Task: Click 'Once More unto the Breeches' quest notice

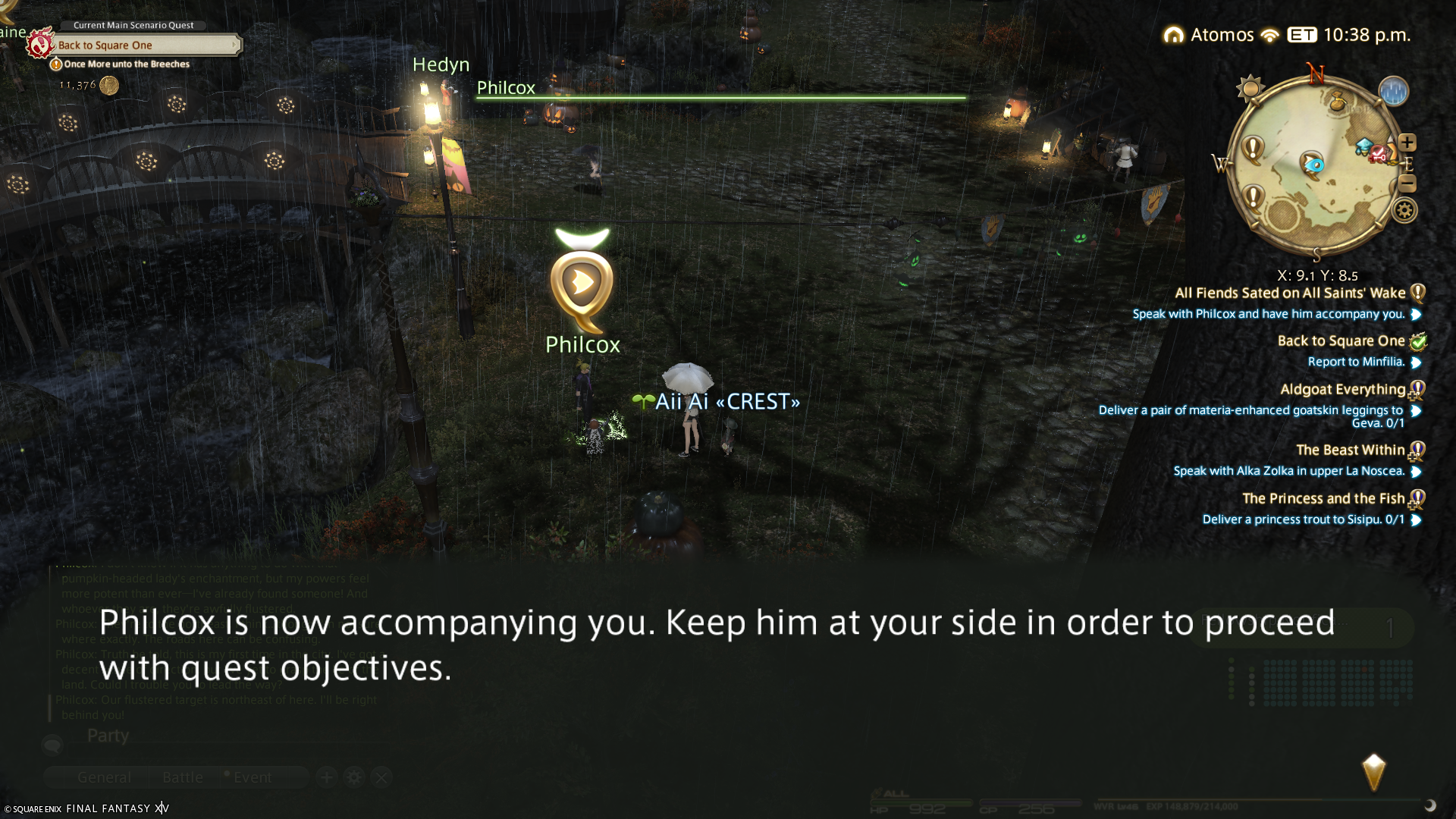Action: 126,64
